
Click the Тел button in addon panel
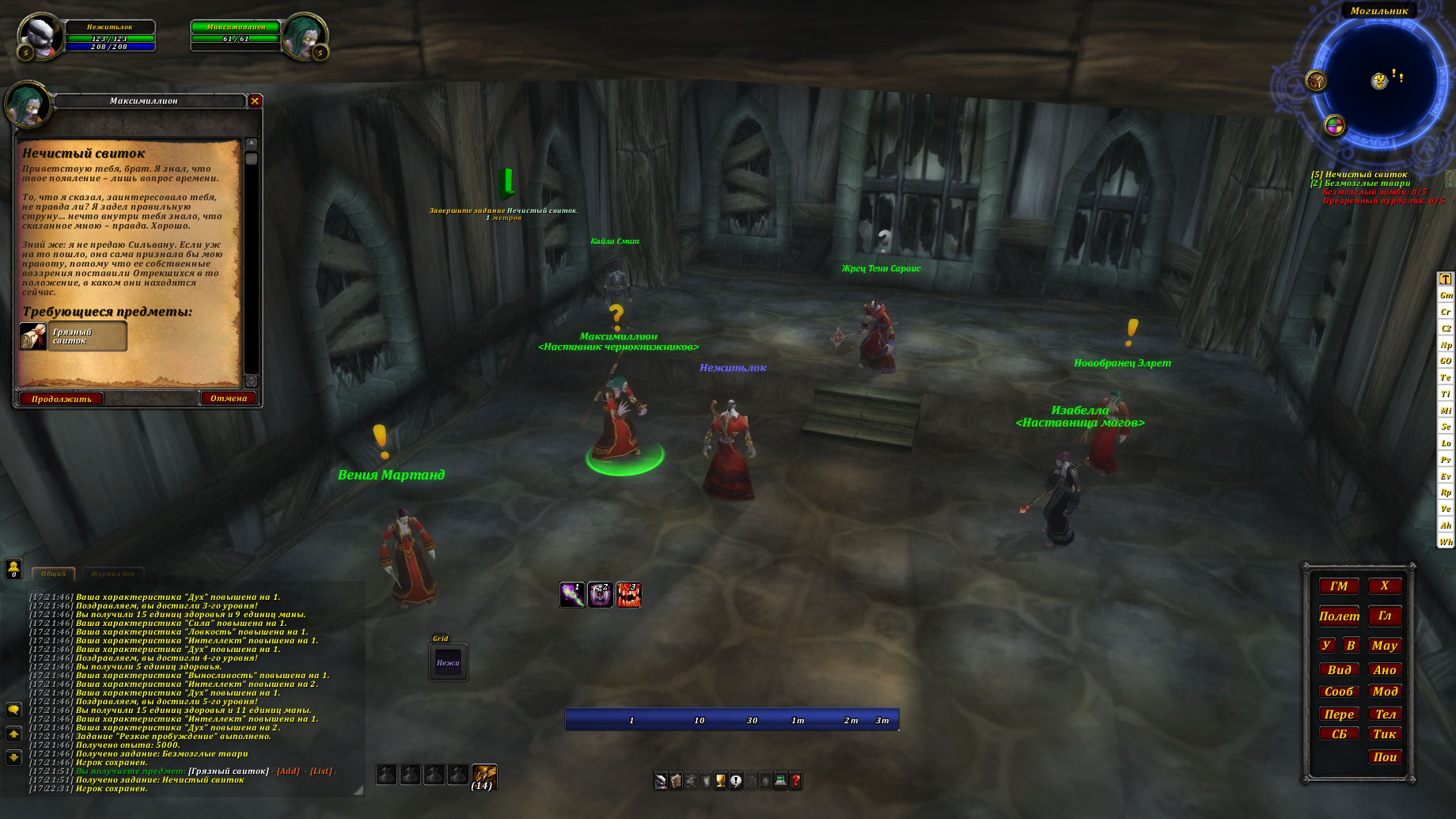(x=1385, y=714)
